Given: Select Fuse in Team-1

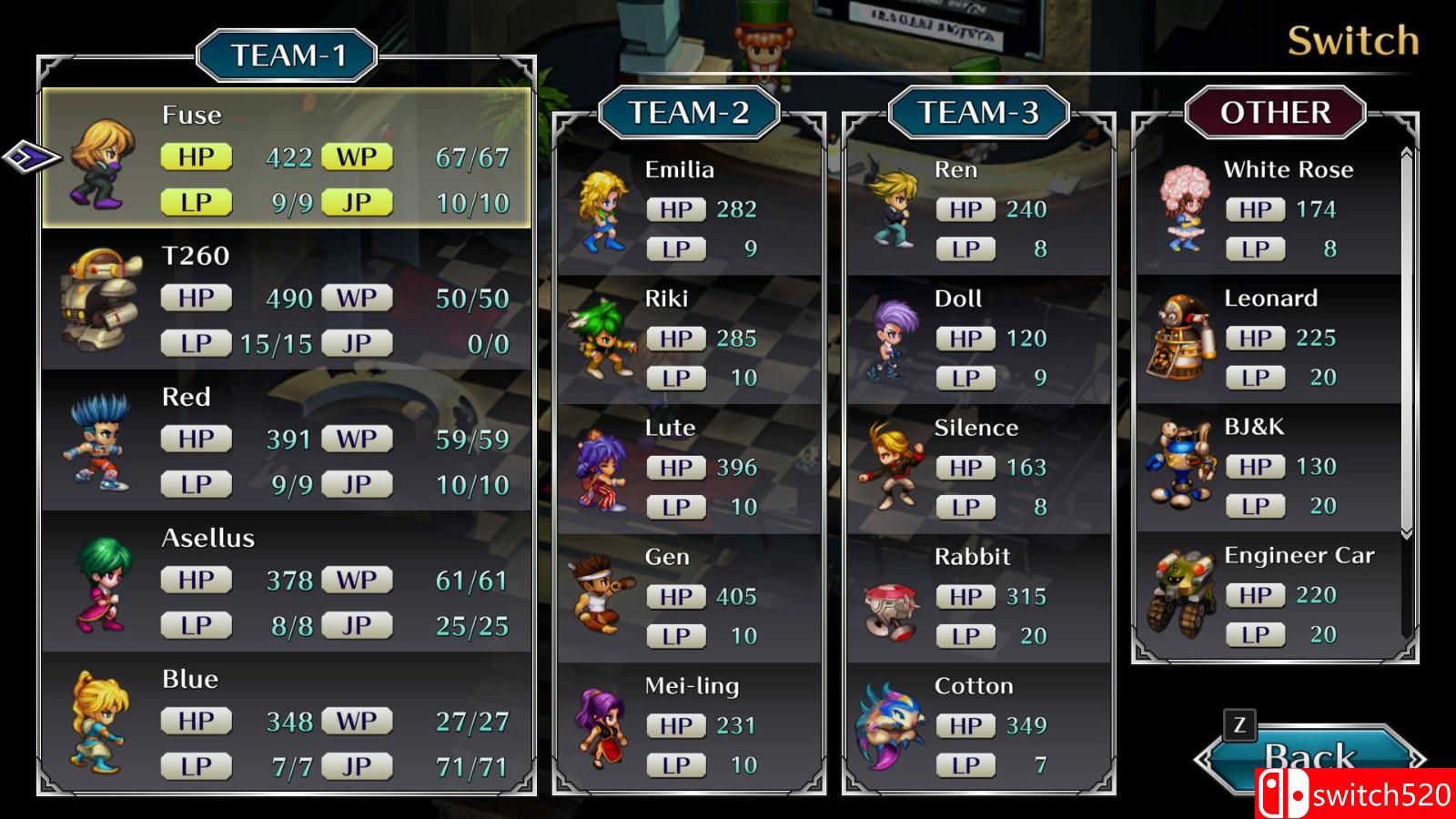Looking at the screenshot, I should click(287, 159).
